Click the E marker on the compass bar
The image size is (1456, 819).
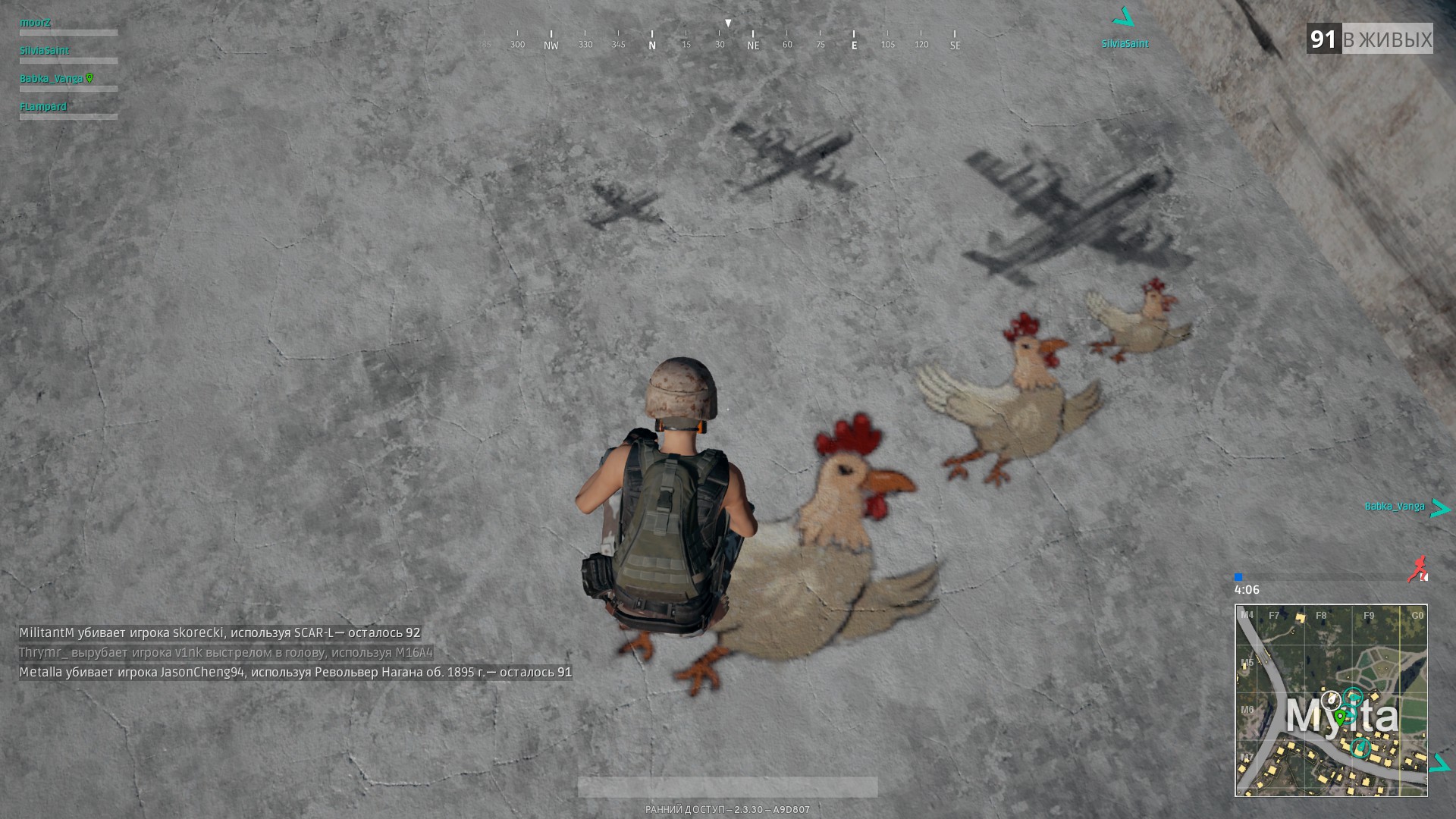tap(854, 45)
